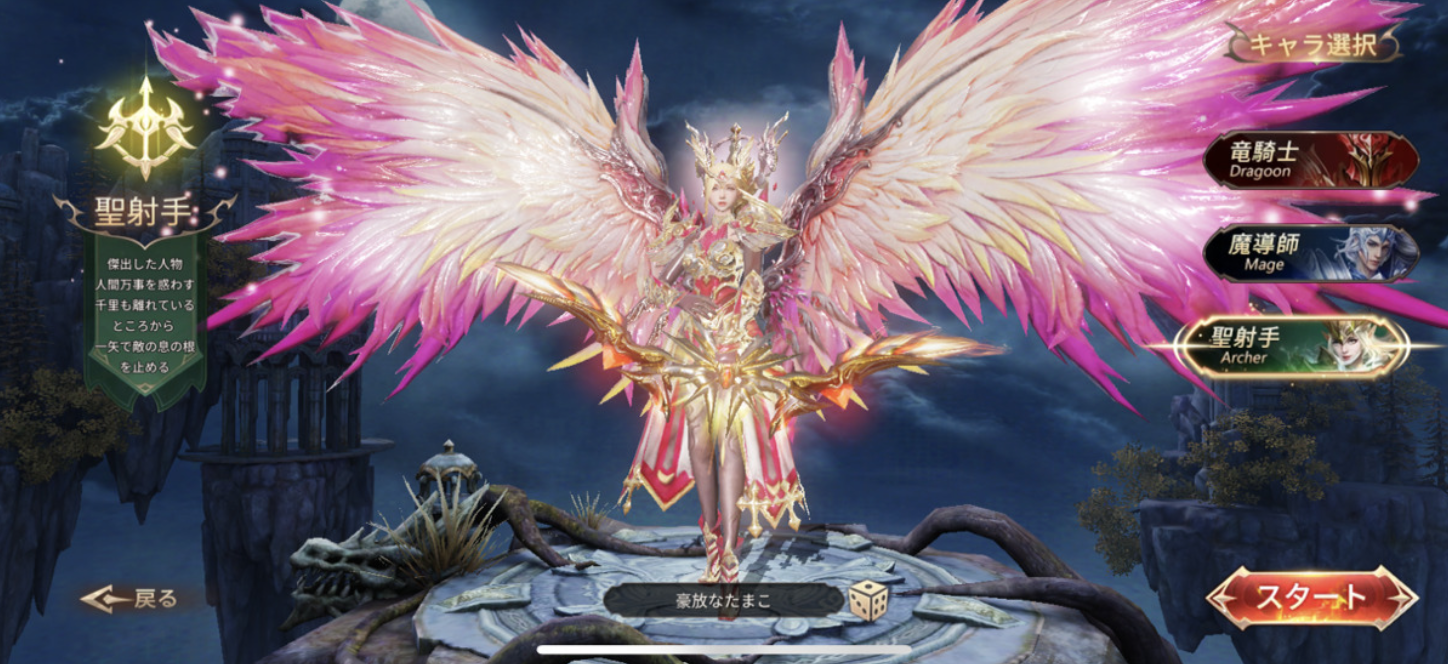Screen dimensions: 1448x664
Task: Select the 竜騎士 Dragoon class
Action: 1310,160
